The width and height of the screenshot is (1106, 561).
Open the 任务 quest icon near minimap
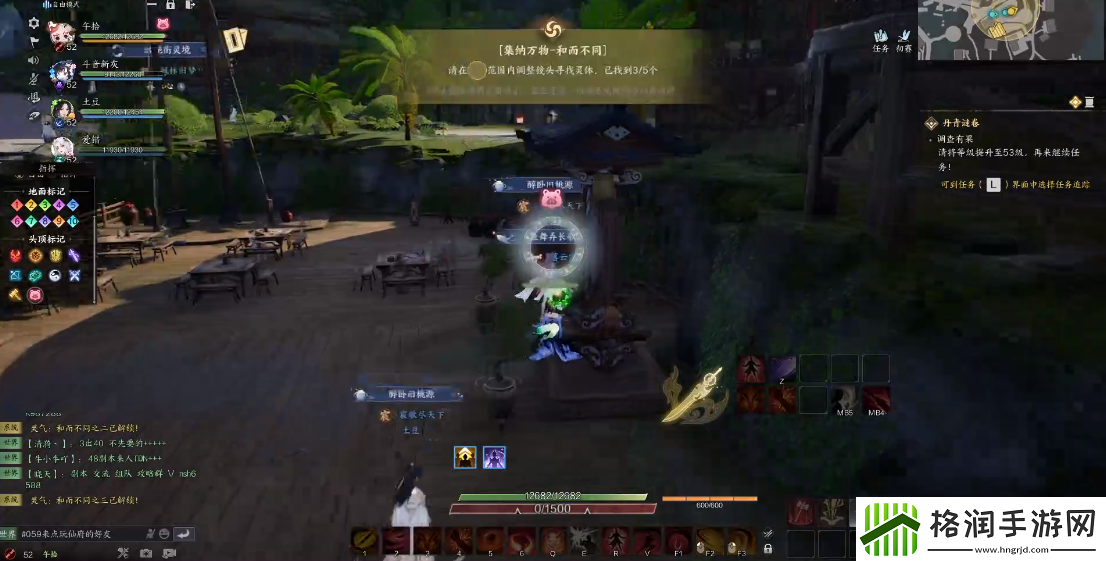[880, 39]
